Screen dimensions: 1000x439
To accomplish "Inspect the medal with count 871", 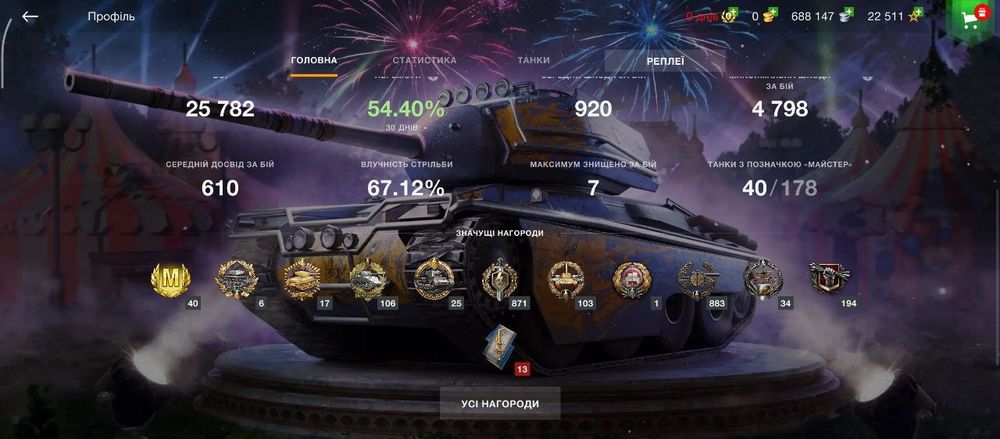I will (498, 279).
